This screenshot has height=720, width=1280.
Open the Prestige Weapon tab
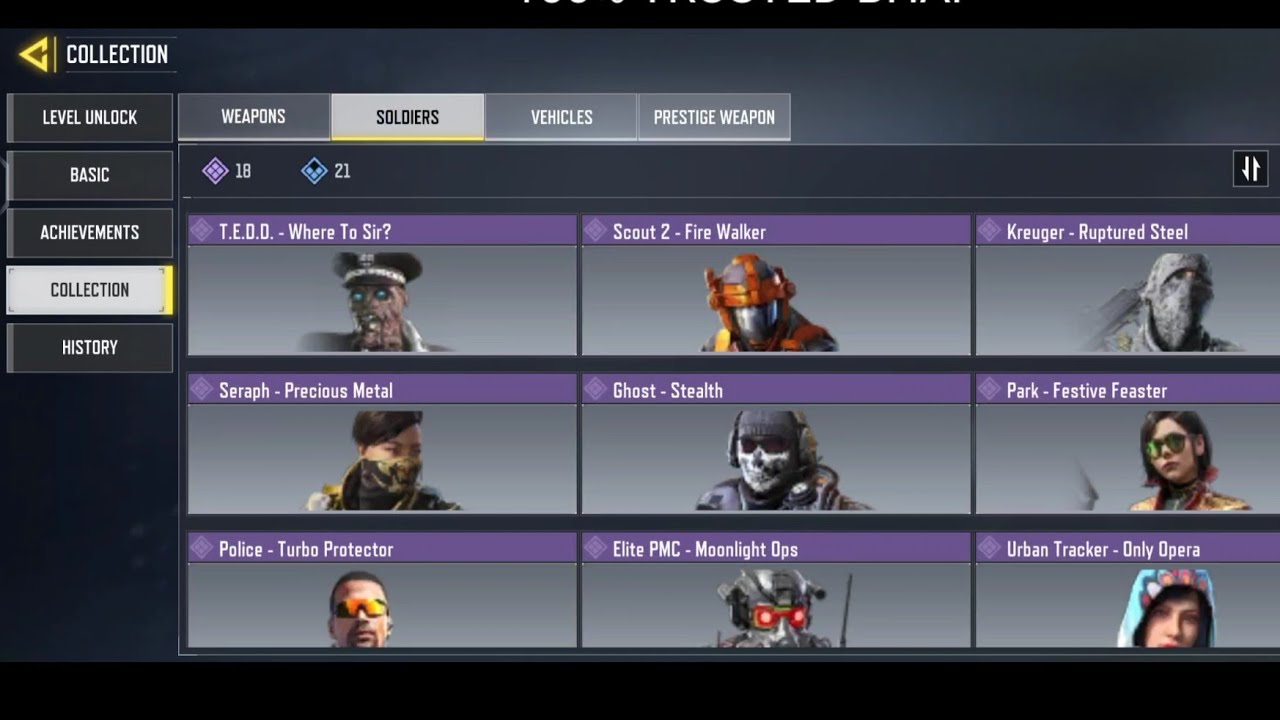(x=714, y=117)
